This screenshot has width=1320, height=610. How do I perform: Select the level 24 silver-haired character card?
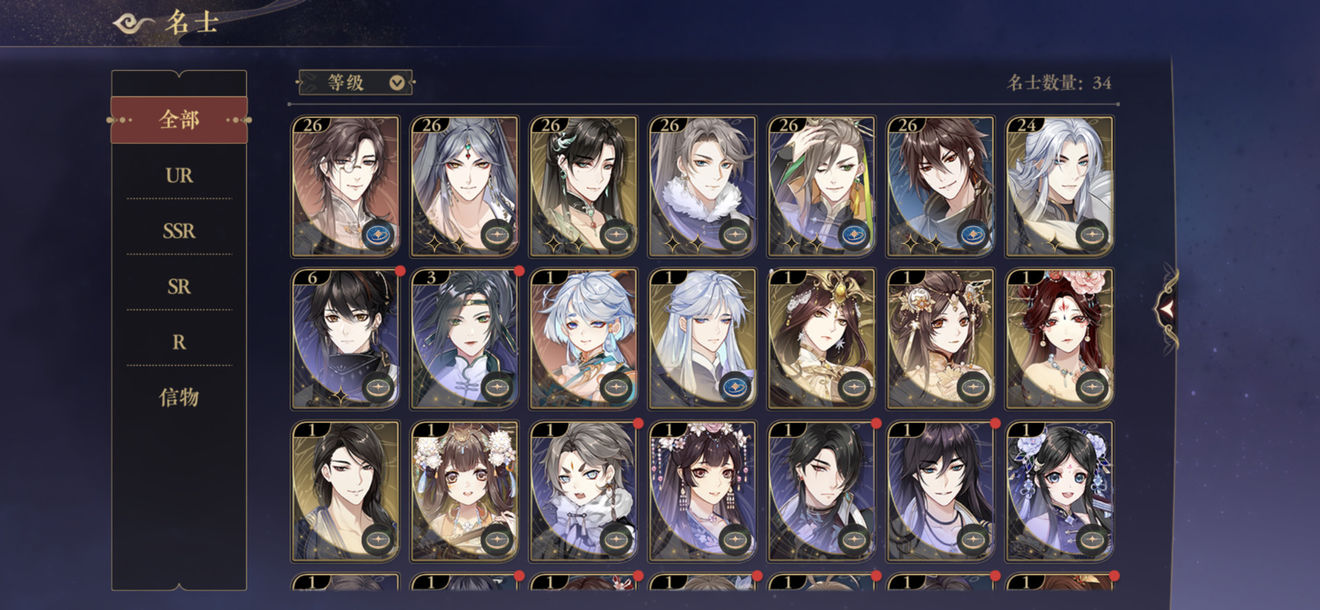(1060, 186)
